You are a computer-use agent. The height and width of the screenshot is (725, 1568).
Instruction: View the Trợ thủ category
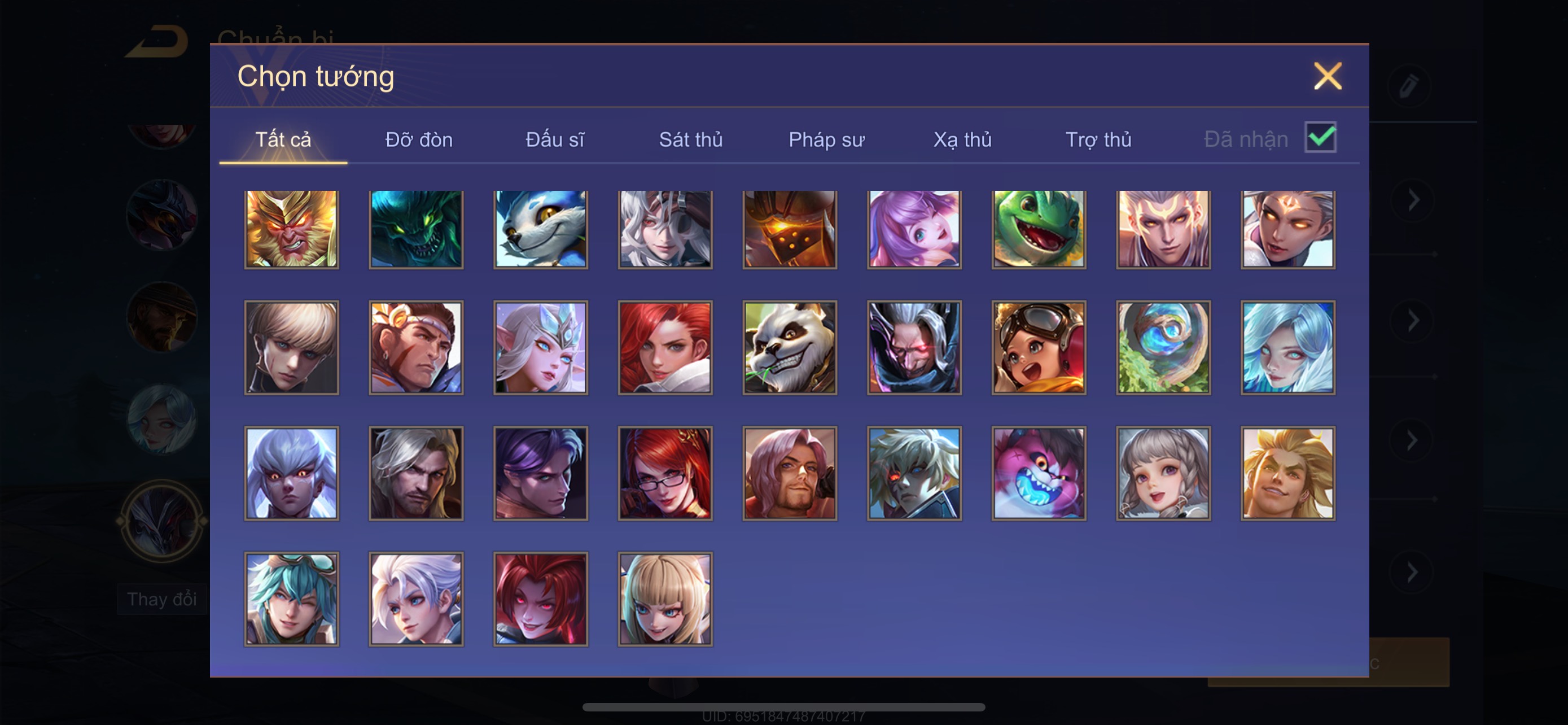click(x=1098, y=140)
